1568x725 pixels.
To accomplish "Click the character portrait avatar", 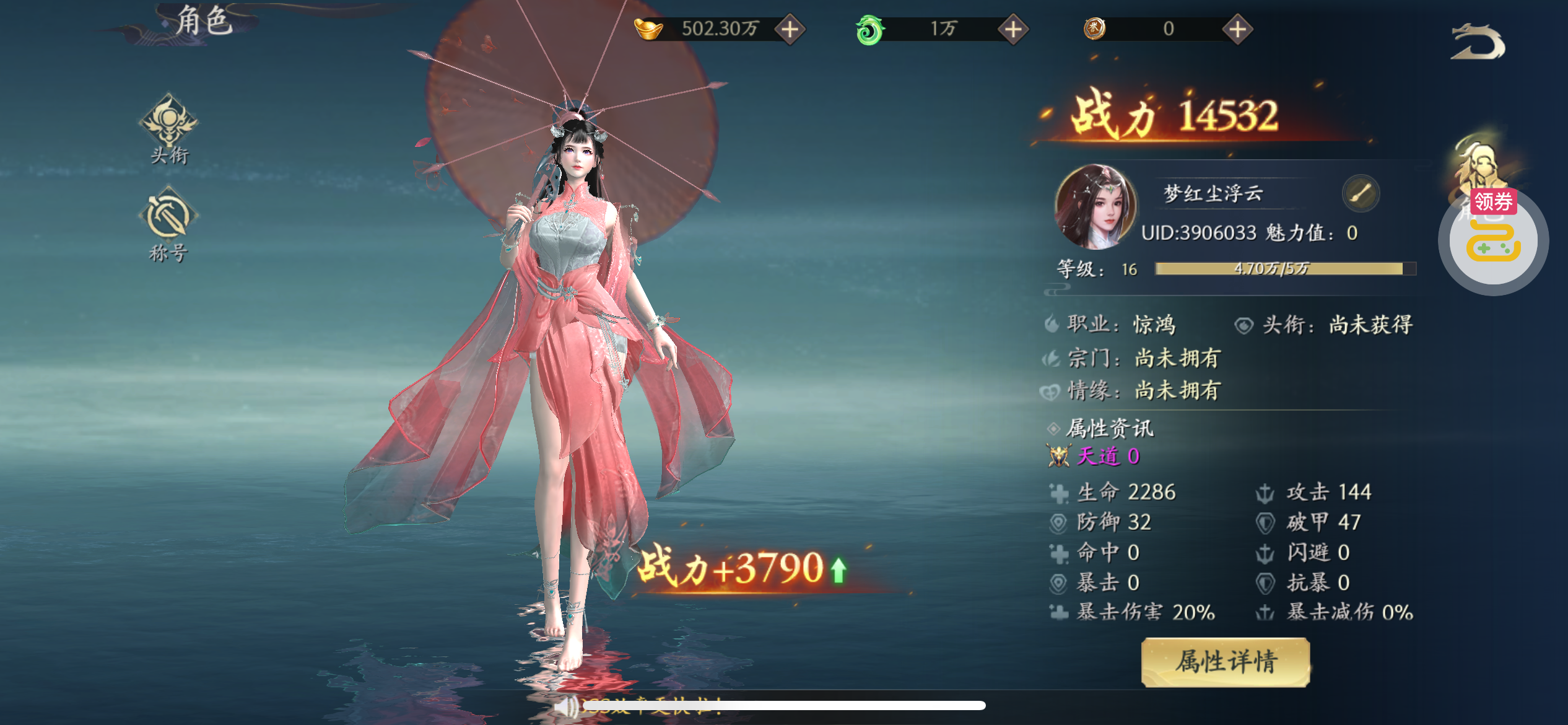I will tap(1095, 207).
